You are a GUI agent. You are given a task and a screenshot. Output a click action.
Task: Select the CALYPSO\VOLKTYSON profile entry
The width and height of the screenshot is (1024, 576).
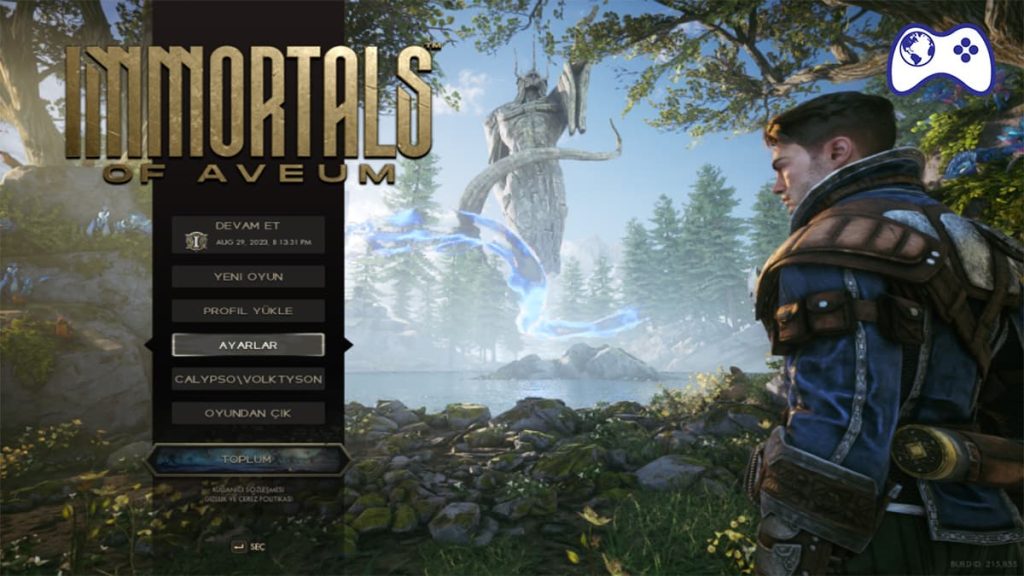(248, 379)
